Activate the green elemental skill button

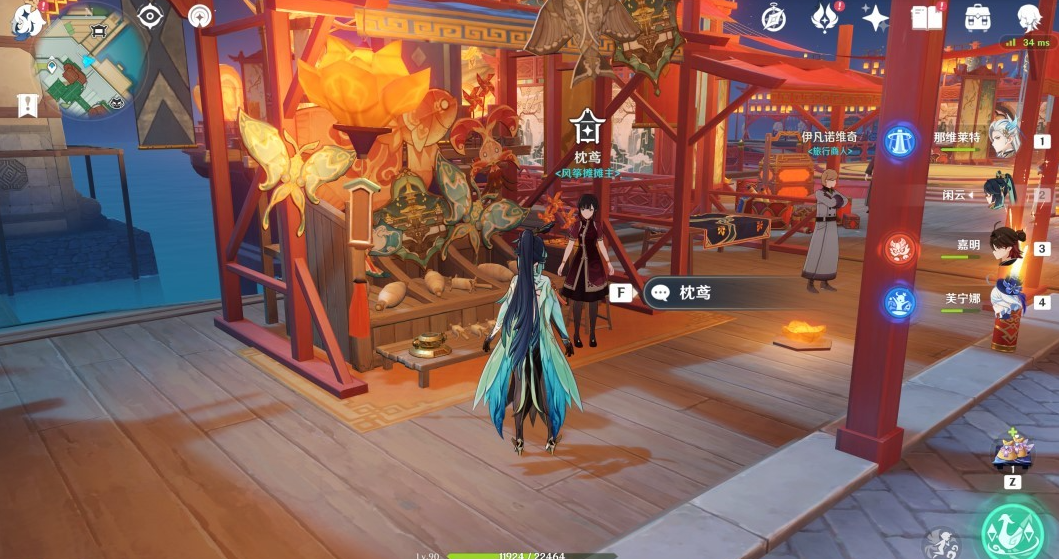pos(1012,528)
